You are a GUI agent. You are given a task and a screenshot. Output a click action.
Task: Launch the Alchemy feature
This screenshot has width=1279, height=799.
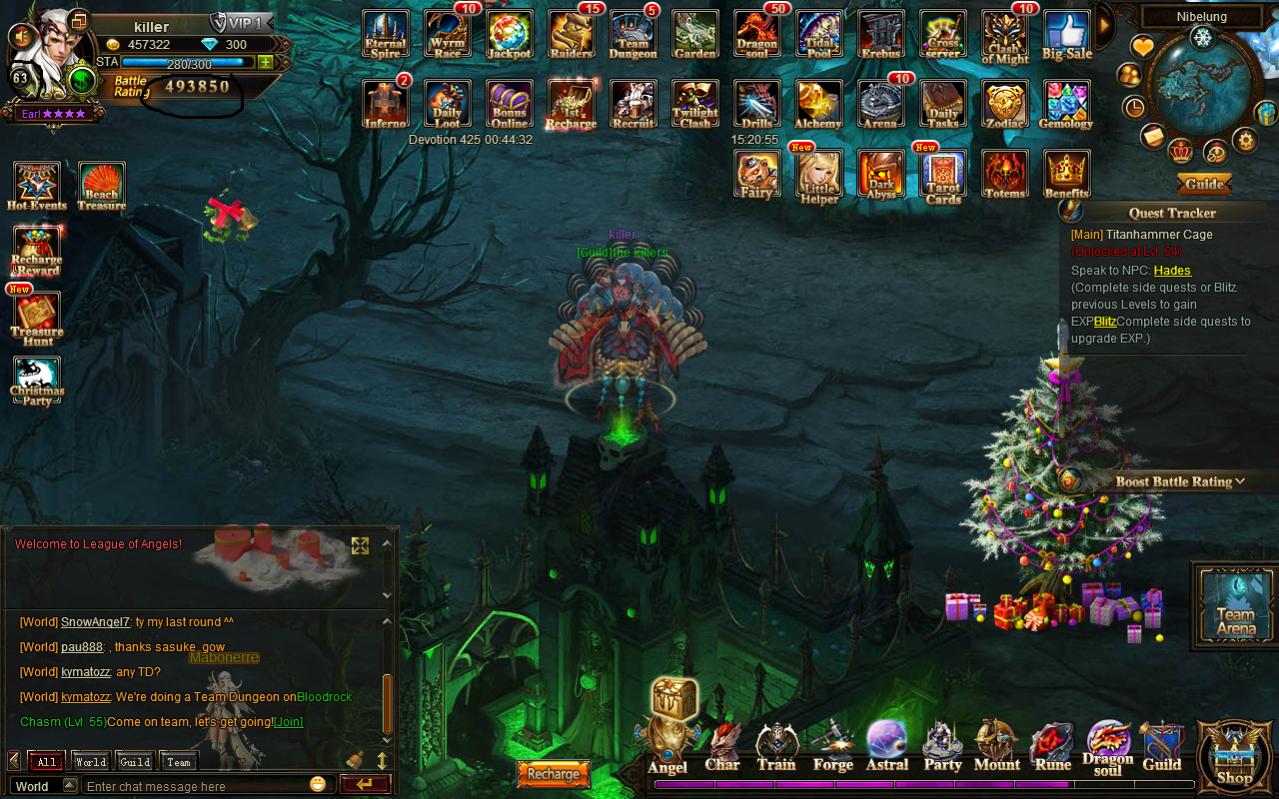(818, 104)
